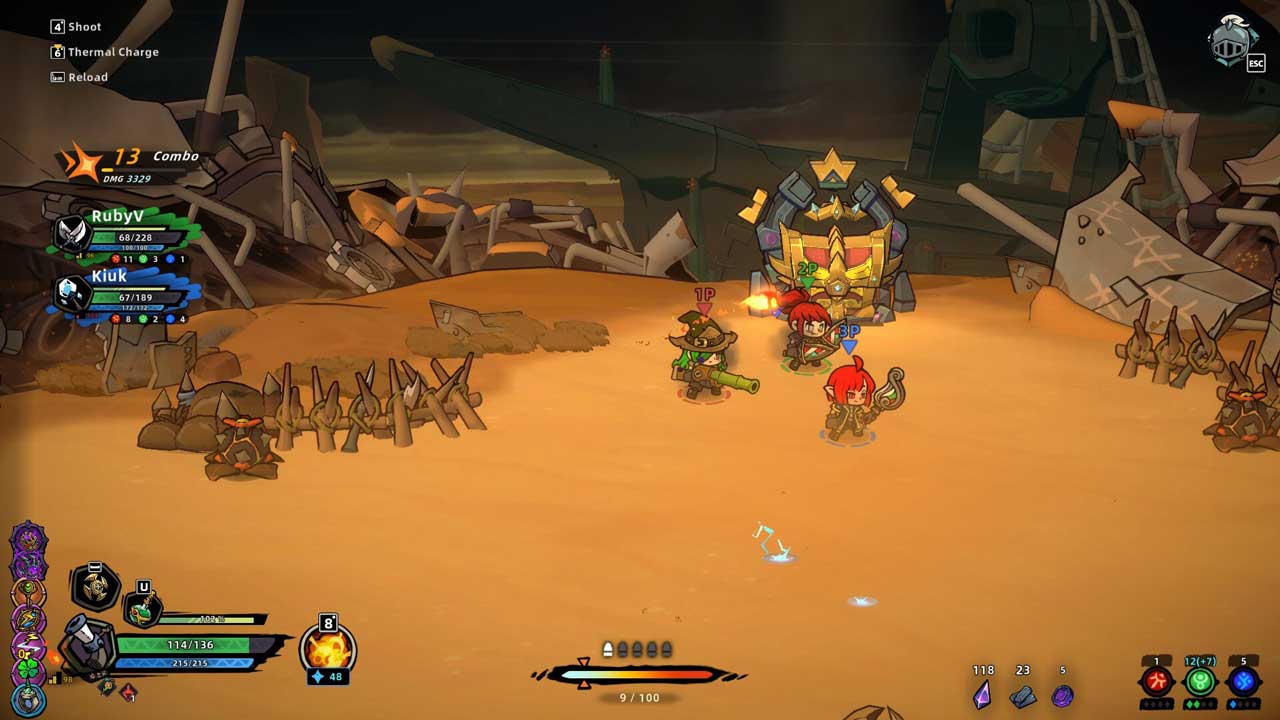Image resolution: width=1280 pixels, height=720 pixels.
Task: Select the golden shuriken gadget slot
Action: coord(95,587)
